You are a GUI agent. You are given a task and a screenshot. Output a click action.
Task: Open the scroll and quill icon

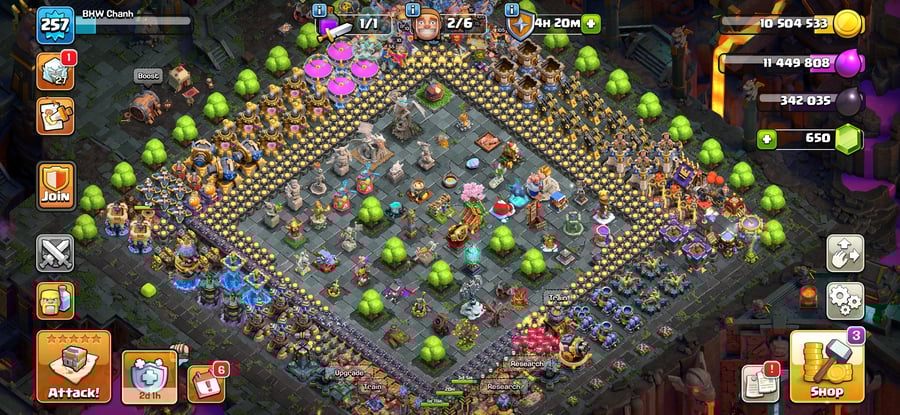55,116
